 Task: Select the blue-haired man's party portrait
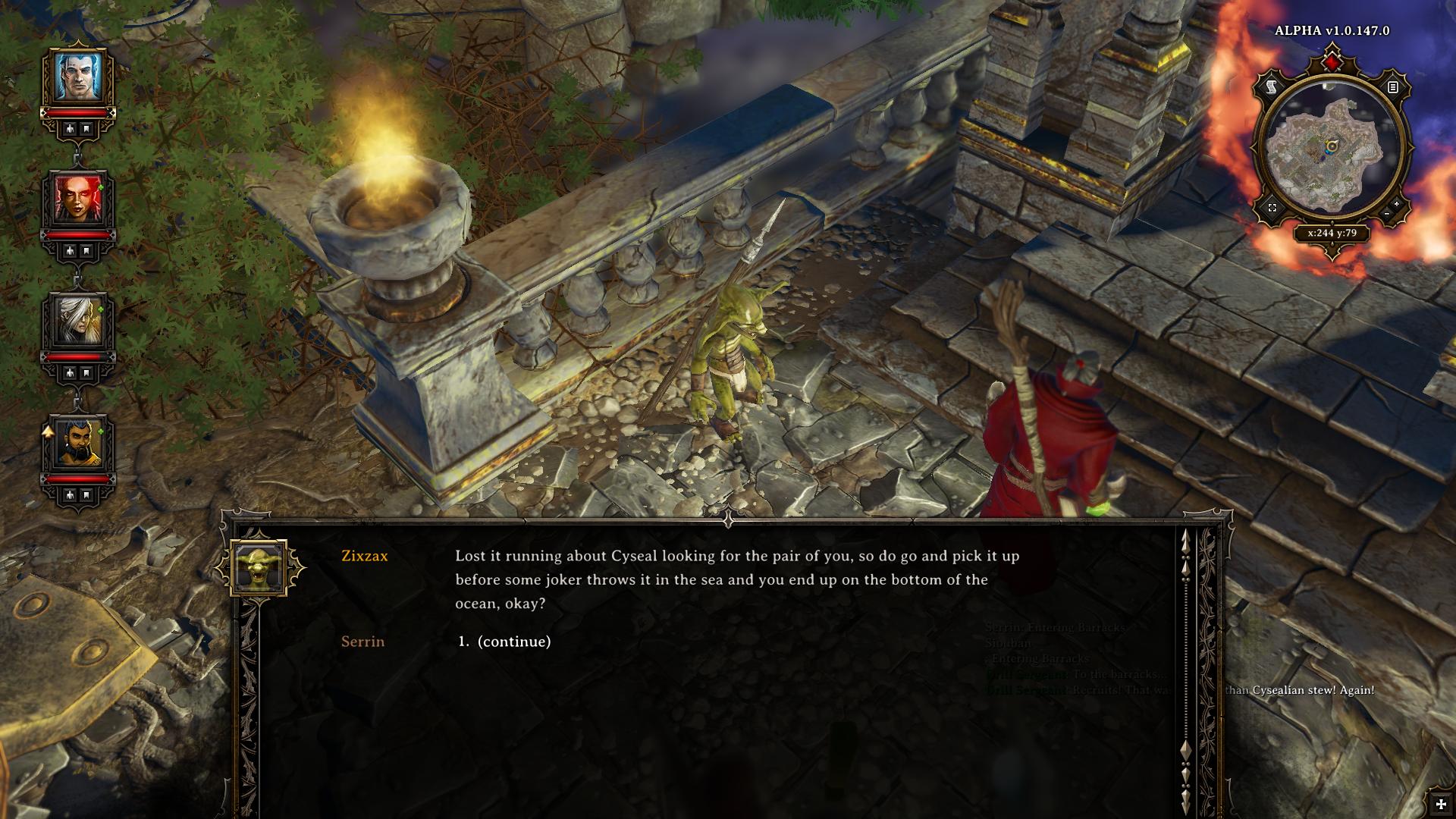coord(77,77)
